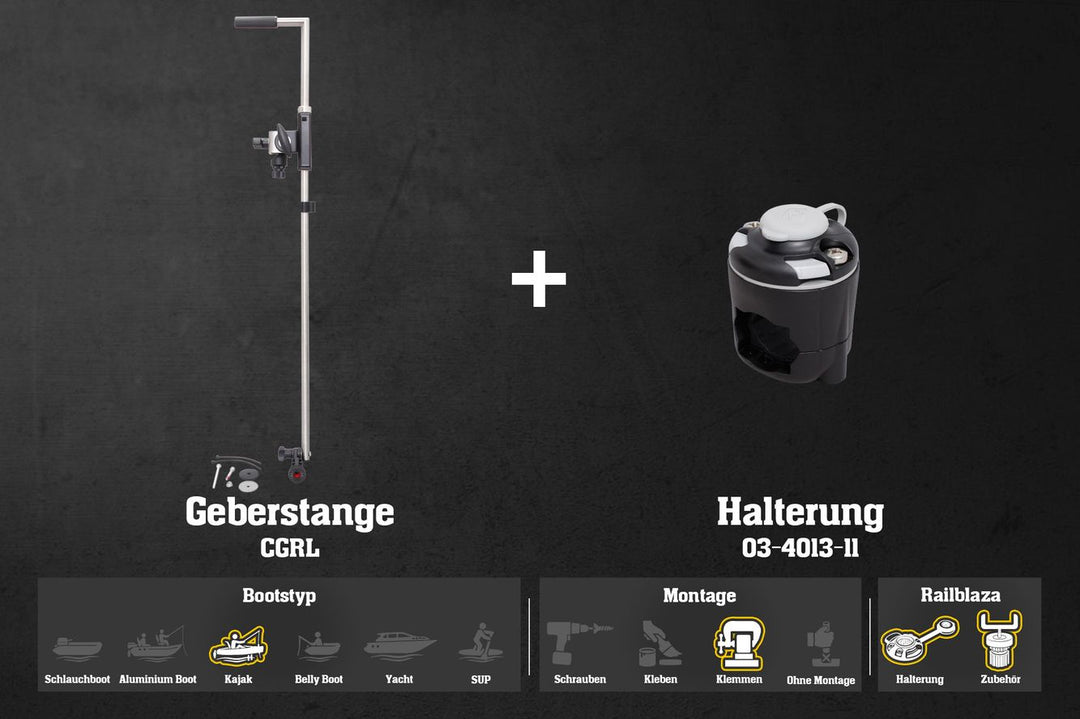This screenshot has height=719, width=1080.
Task: Select the Klemmen clamp mounting
Action: pyautogui.click(x=739, y=644)
